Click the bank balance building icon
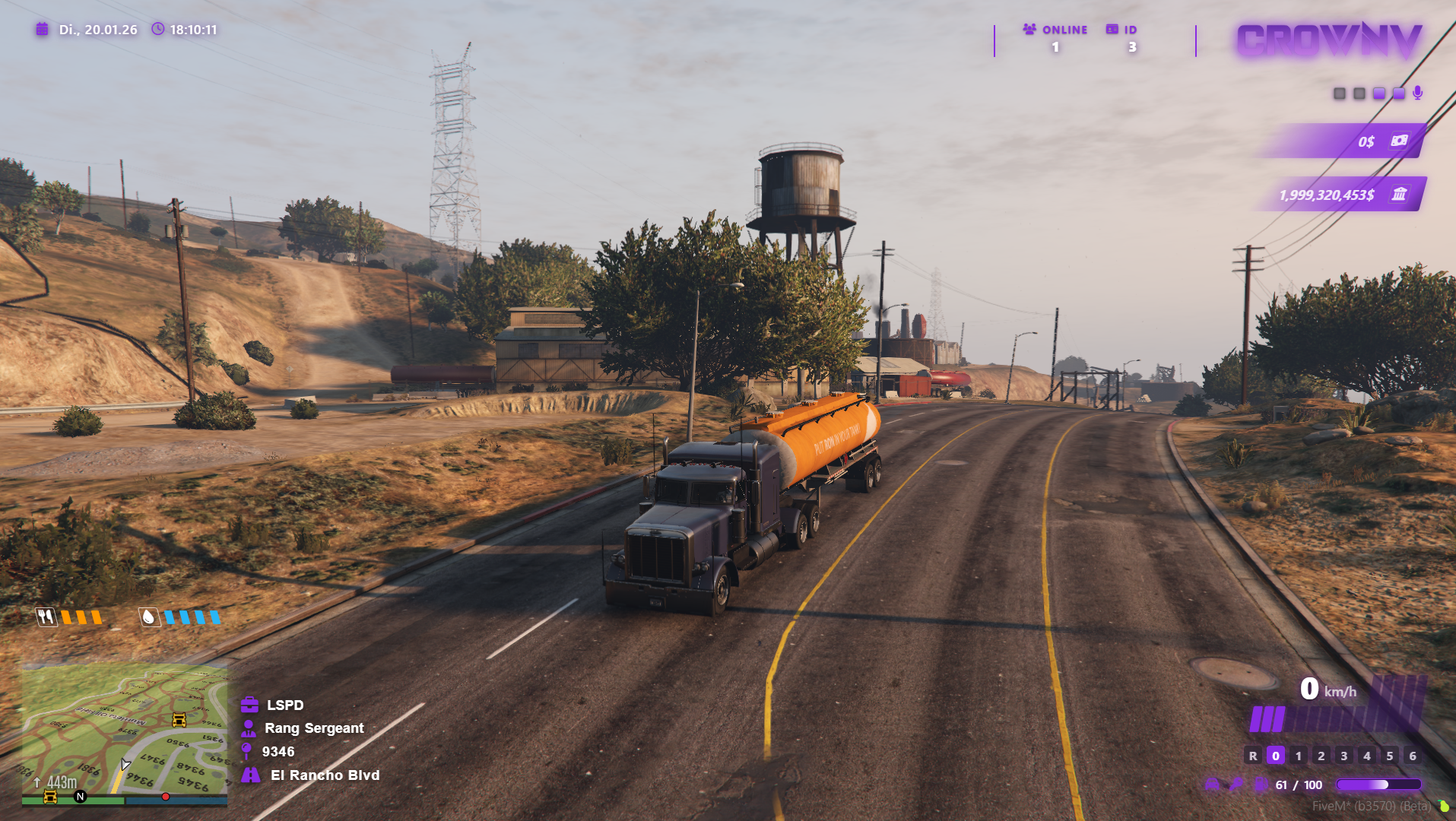 click(x=1401, y=195)
